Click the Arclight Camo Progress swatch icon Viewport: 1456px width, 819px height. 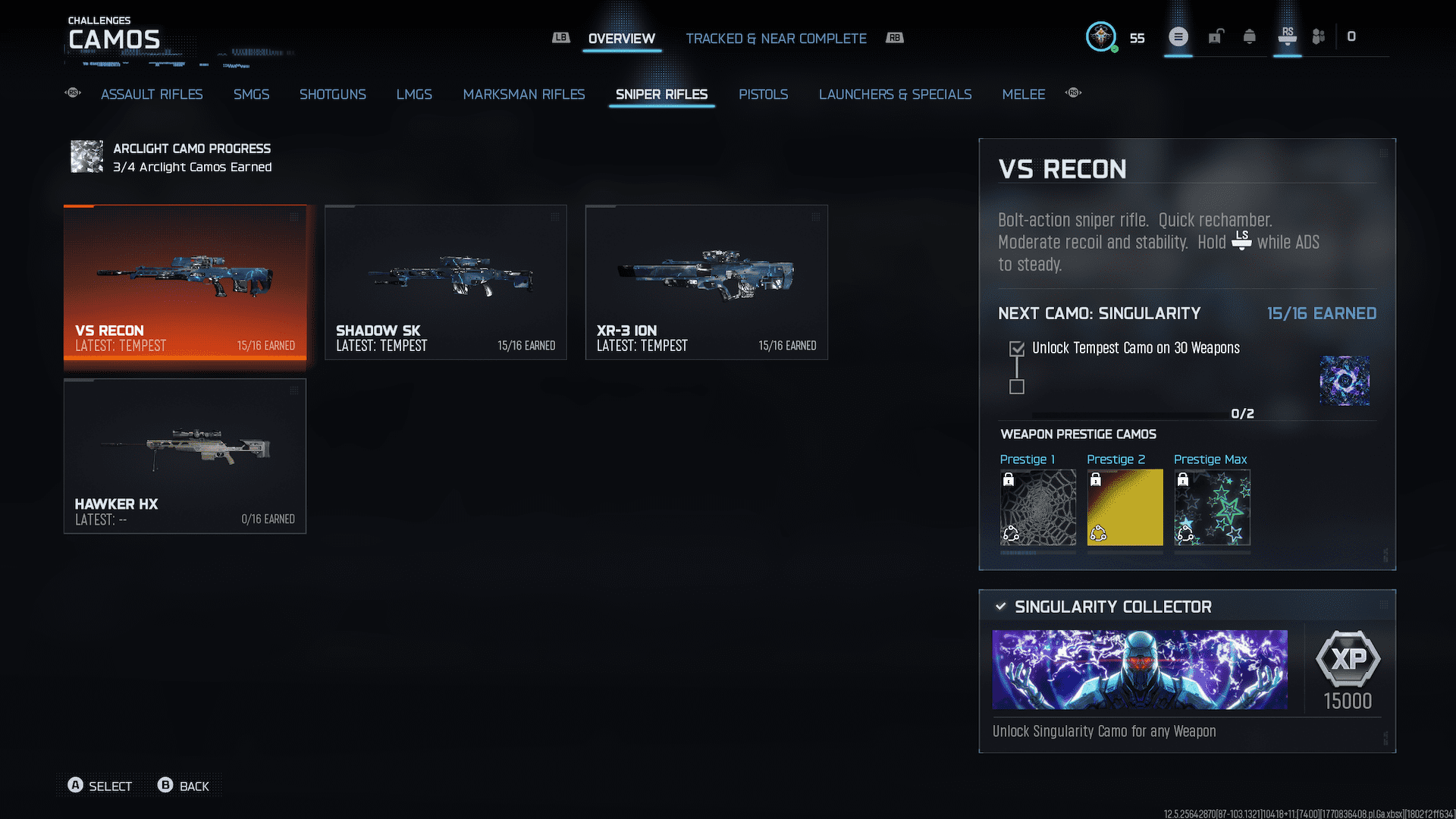tap(86, 157)
